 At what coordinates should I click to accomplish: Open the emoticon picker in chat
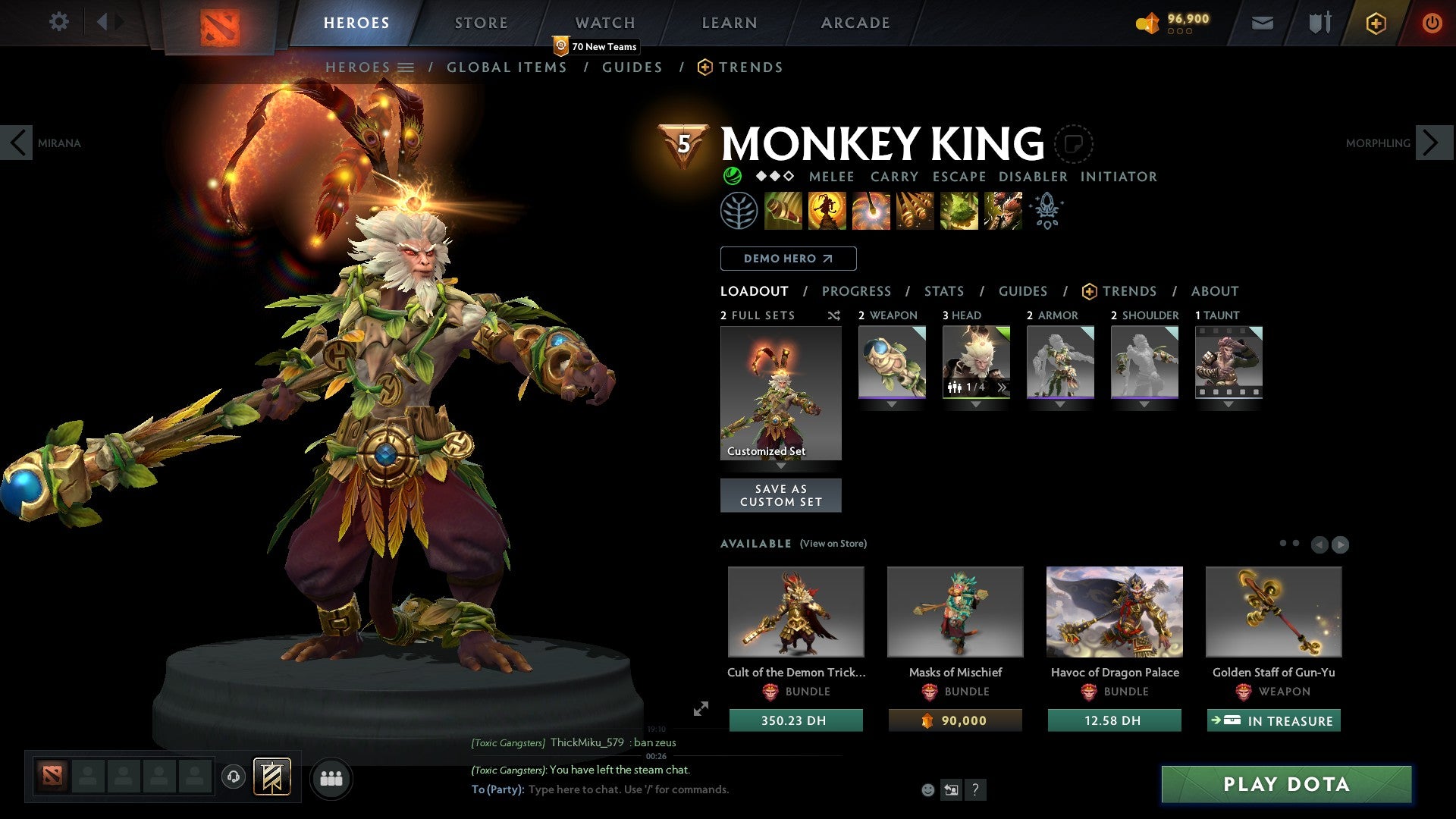coord(927,789)
